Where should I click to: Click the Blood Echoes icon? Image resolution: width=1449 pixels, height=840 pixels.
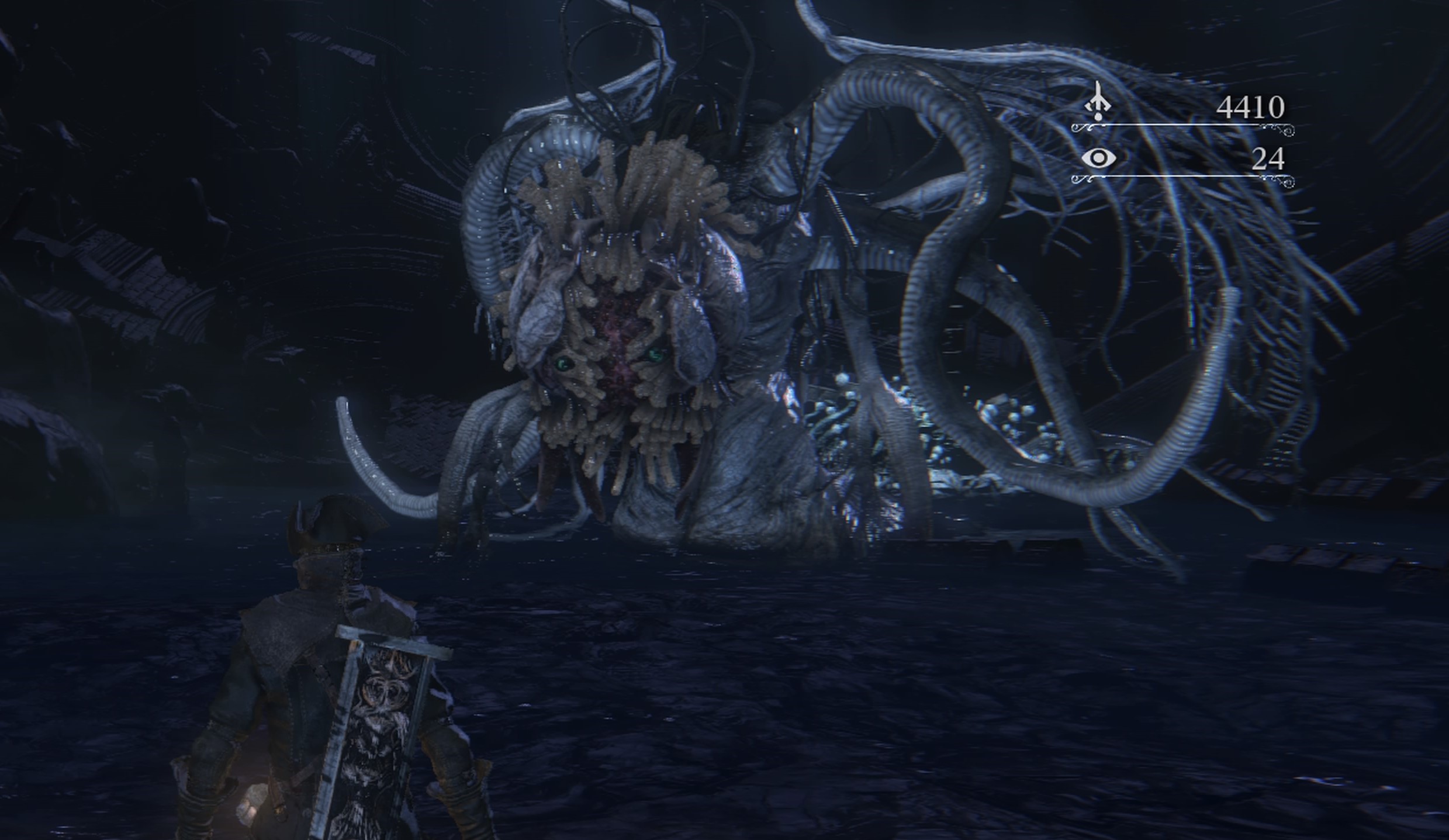tap(1098, 103)
